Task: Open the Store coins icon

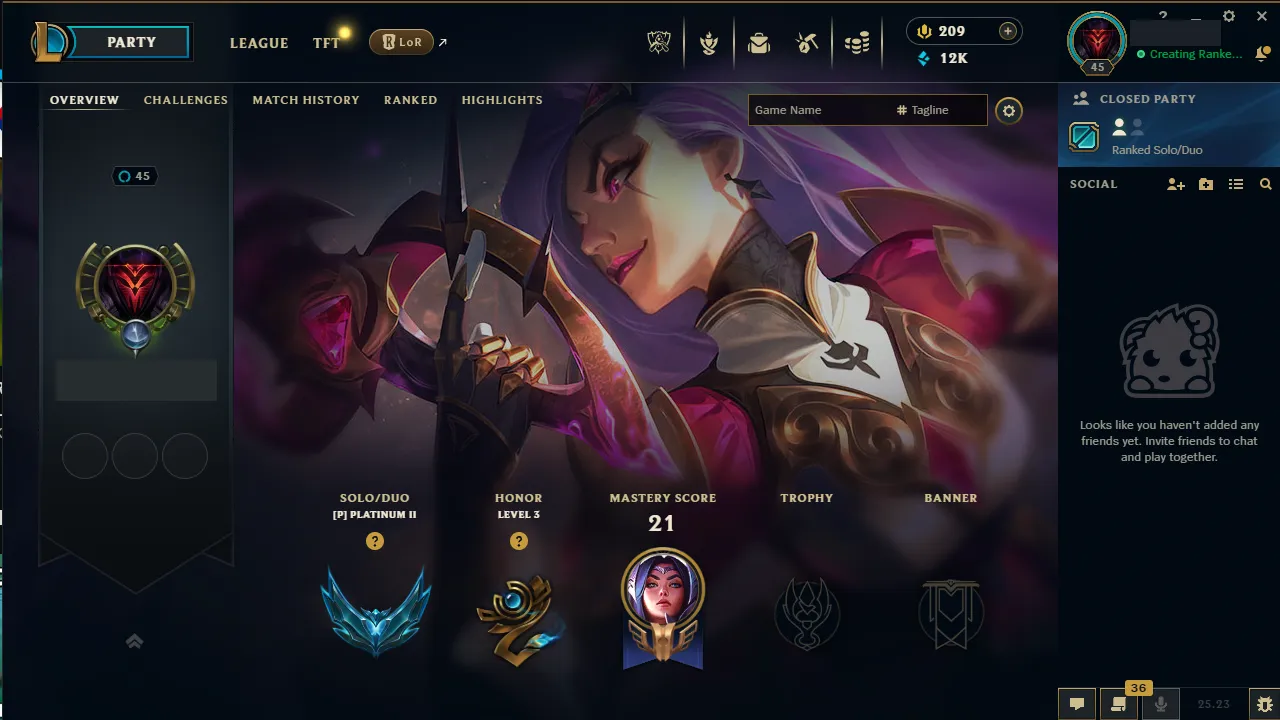Action: pyautogui.click(x=856, y=42)
